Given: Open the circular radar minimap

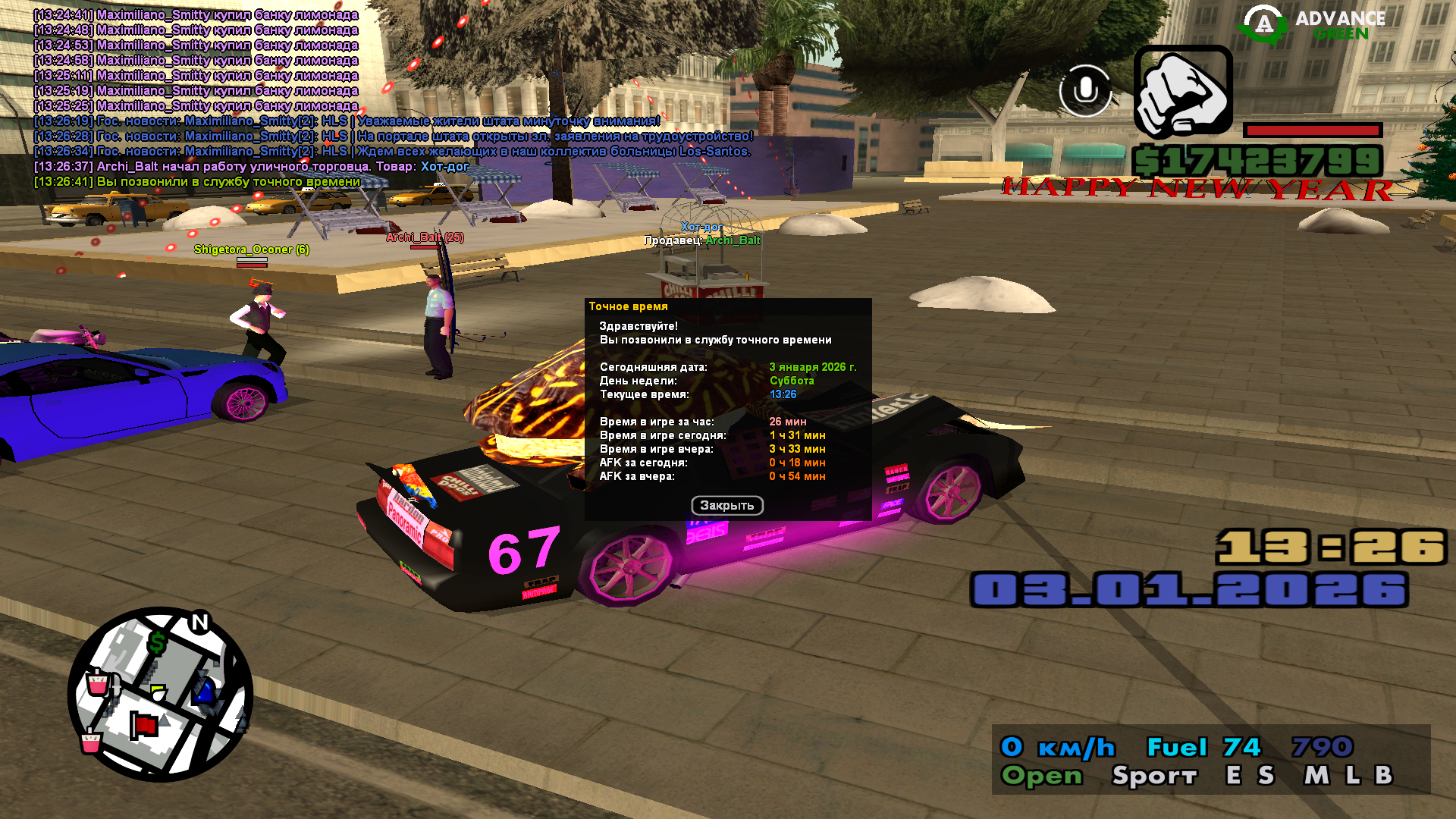Looking at the screenshot, I should click(160, 694).
